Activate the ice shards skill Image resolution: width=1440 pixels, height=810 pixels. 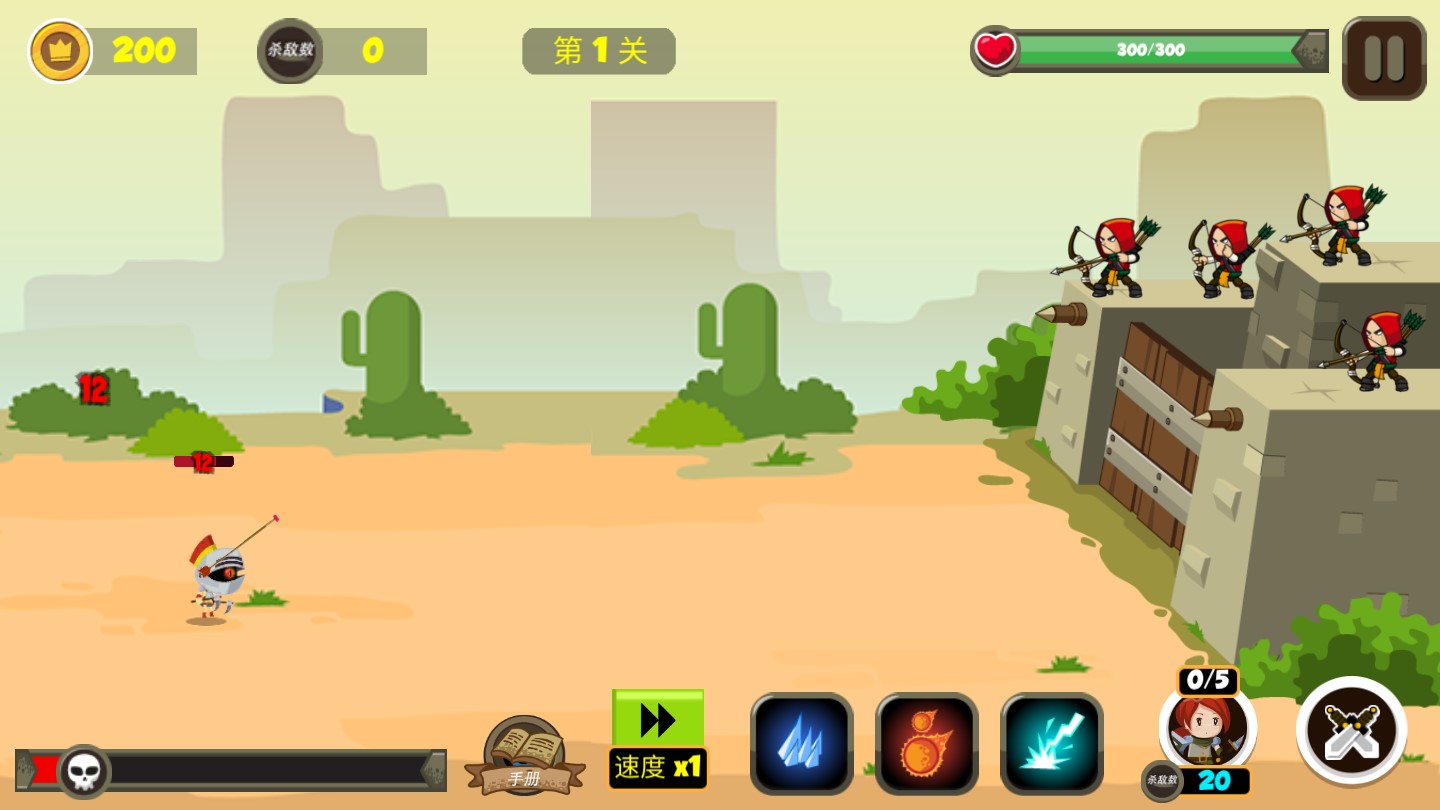(801, 744)
